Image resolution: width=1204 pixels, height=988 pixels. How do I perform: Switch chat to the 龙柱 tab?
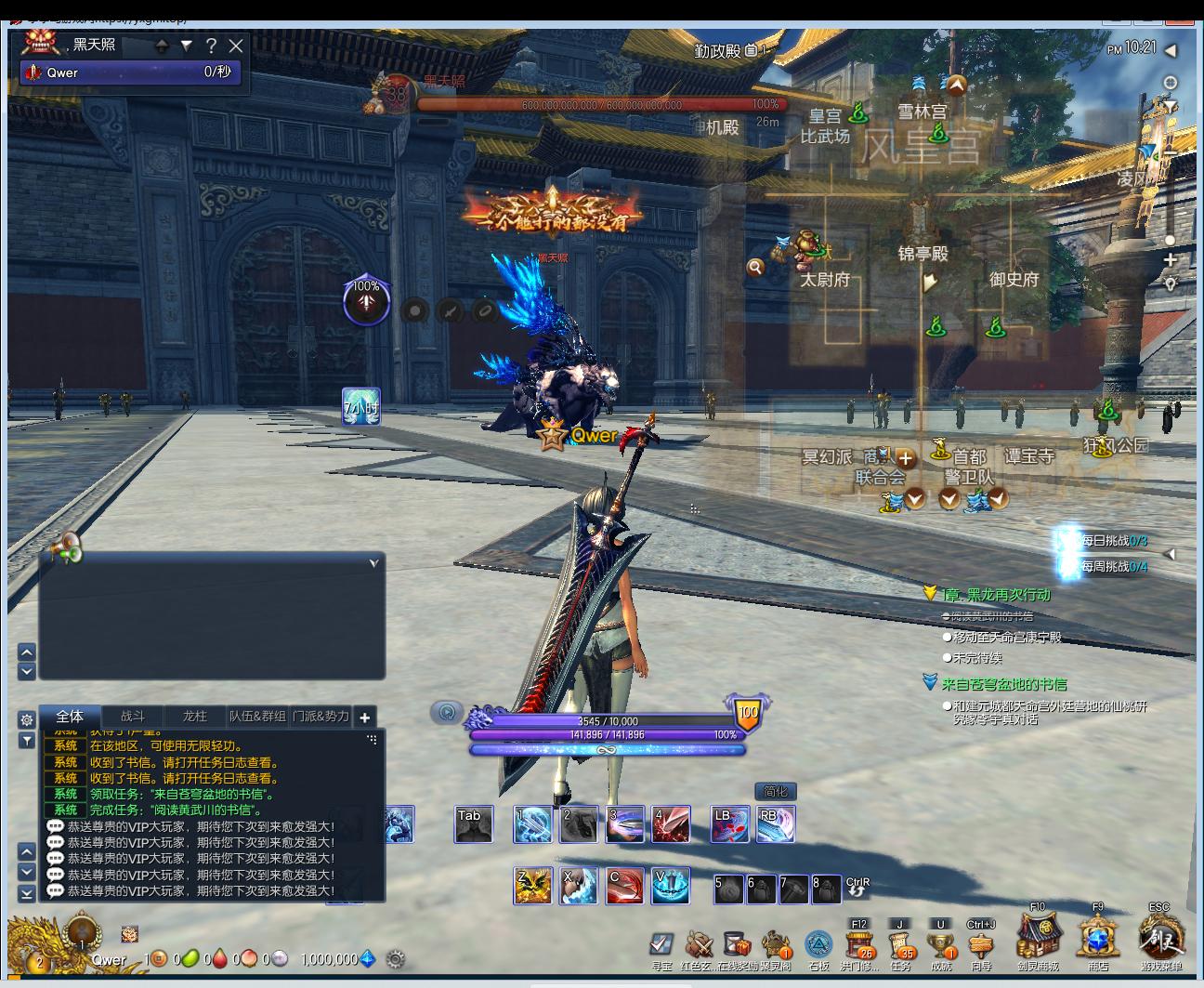click(x=195, y=717)
